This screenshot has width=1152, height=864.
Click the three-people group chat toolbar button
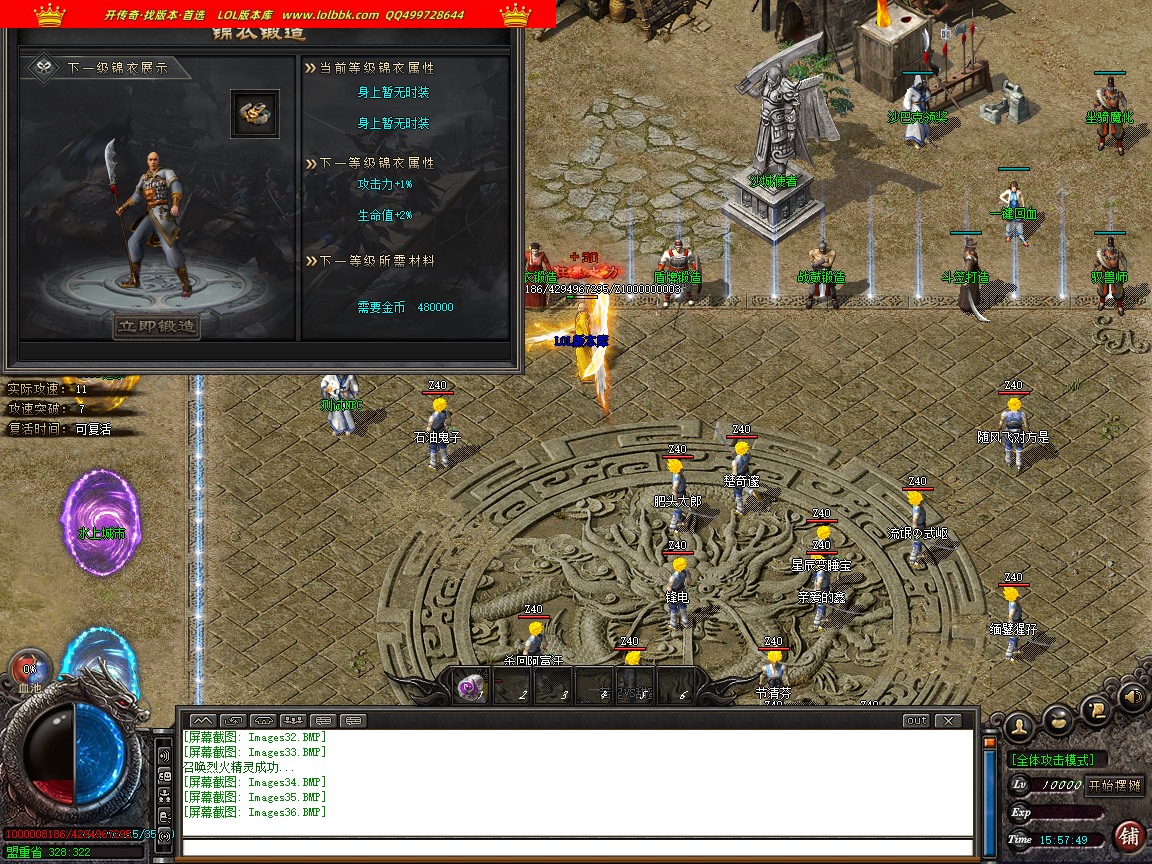coord(293,720)
